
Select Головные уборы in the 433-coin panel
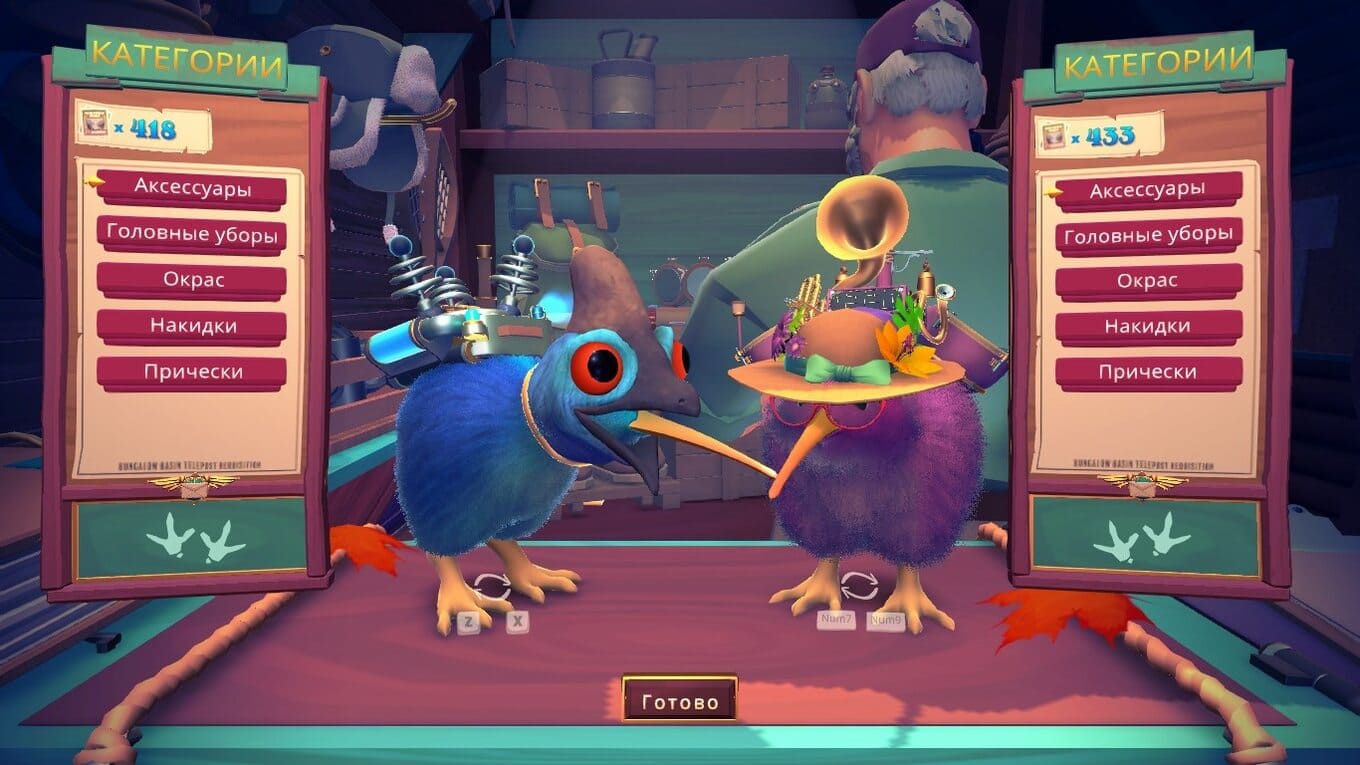[x=1147, y=236]
